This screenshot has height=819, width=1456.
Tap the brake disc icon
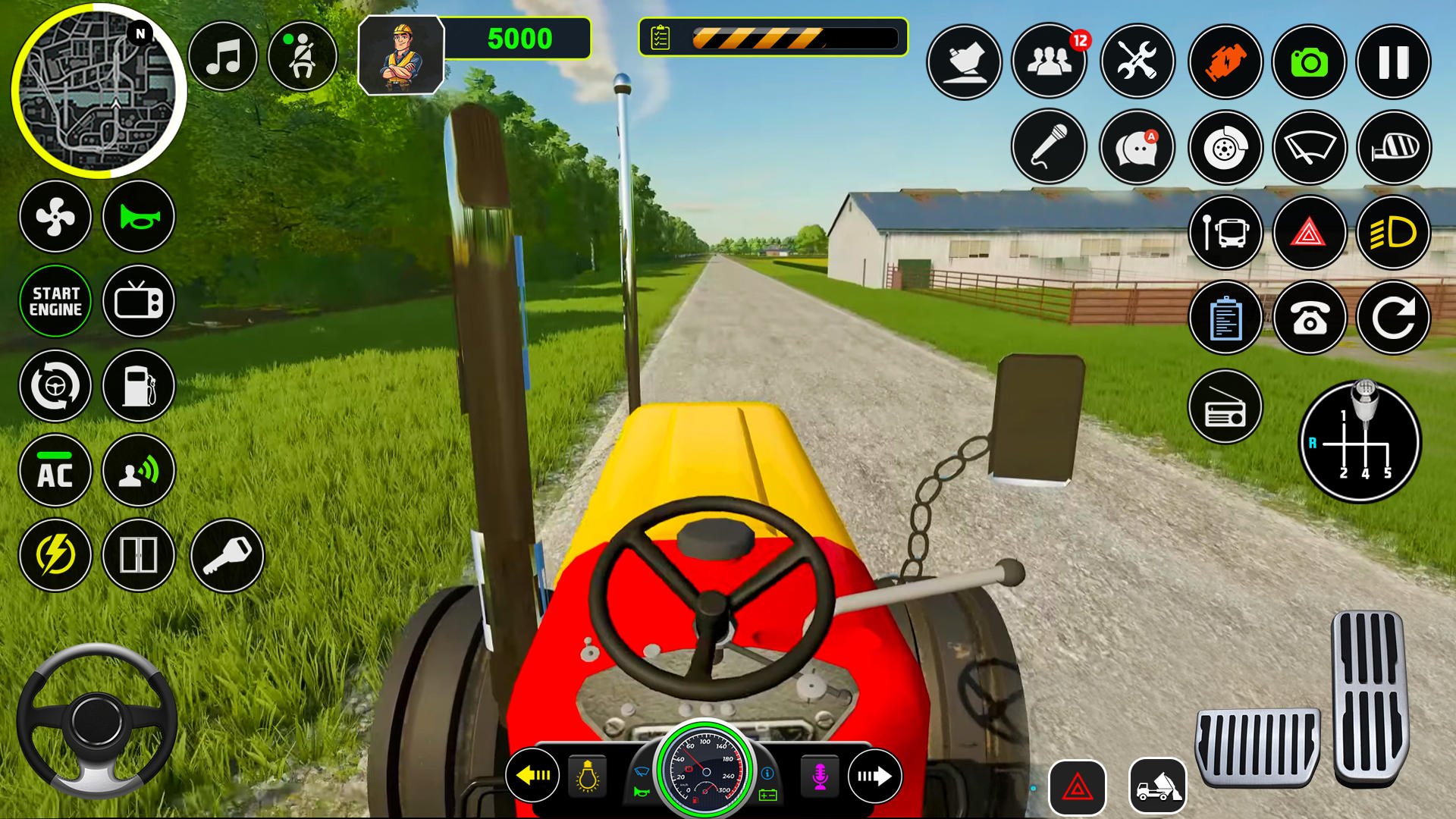(x=1223, y=148)
